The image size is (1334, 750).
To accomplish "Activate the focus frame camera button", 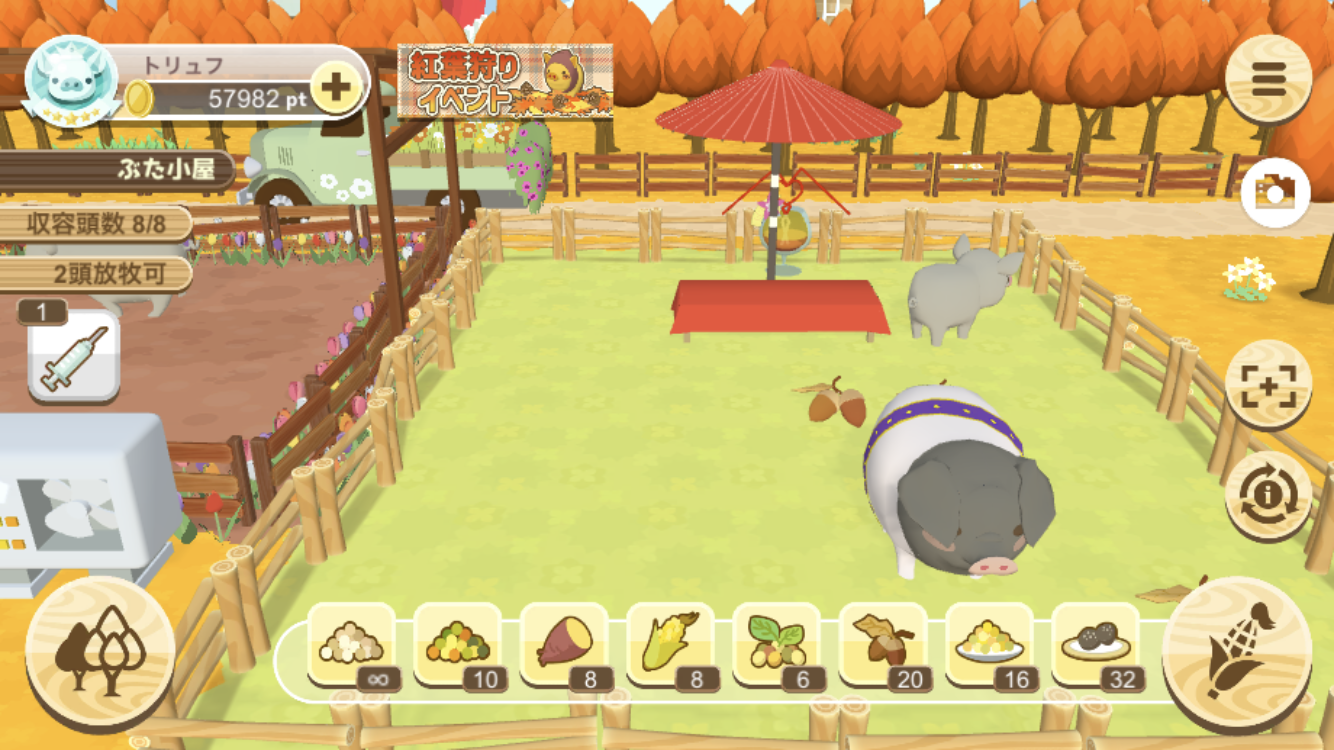I will pyautogui.click(x=1268, y=385).
